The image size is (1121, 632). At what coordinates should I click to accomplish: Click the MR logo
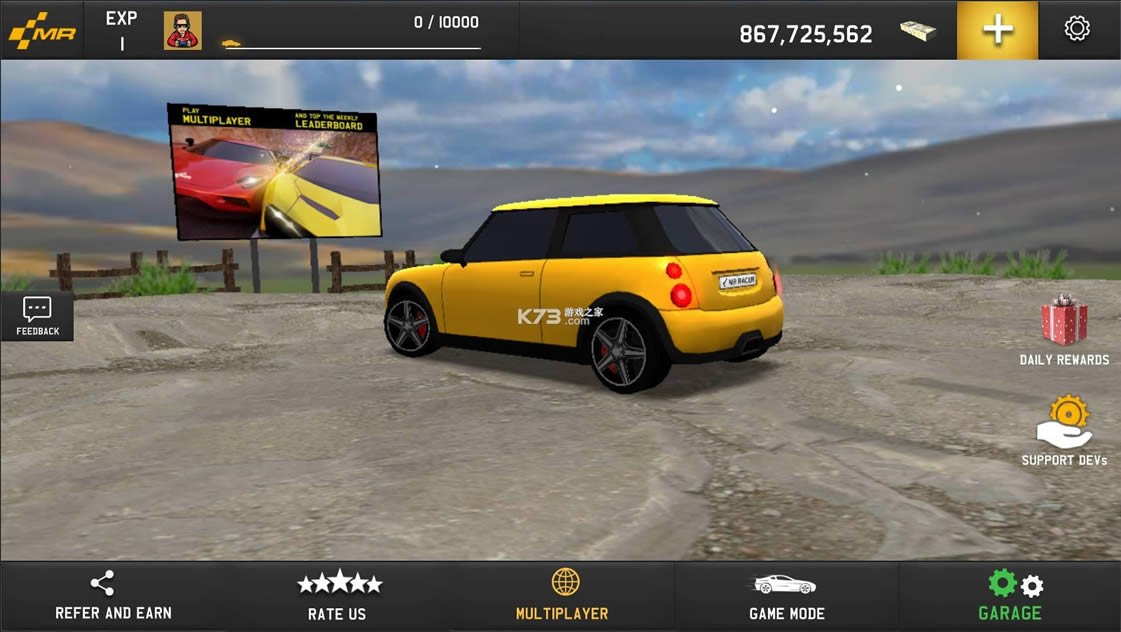(x=42, y=31)
